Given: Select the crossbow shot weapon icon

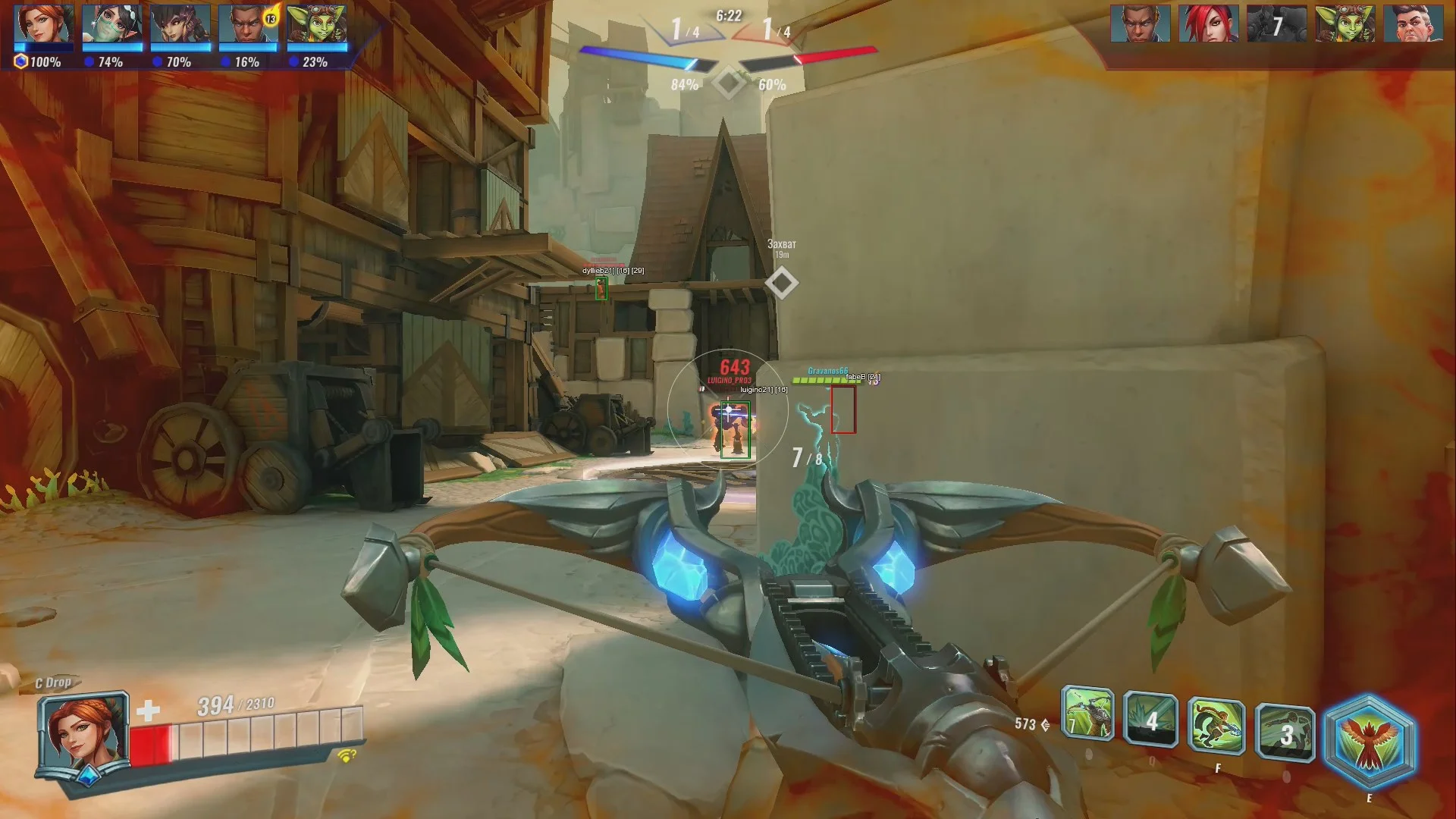Looking at the screenshot, I should 1087,714.
